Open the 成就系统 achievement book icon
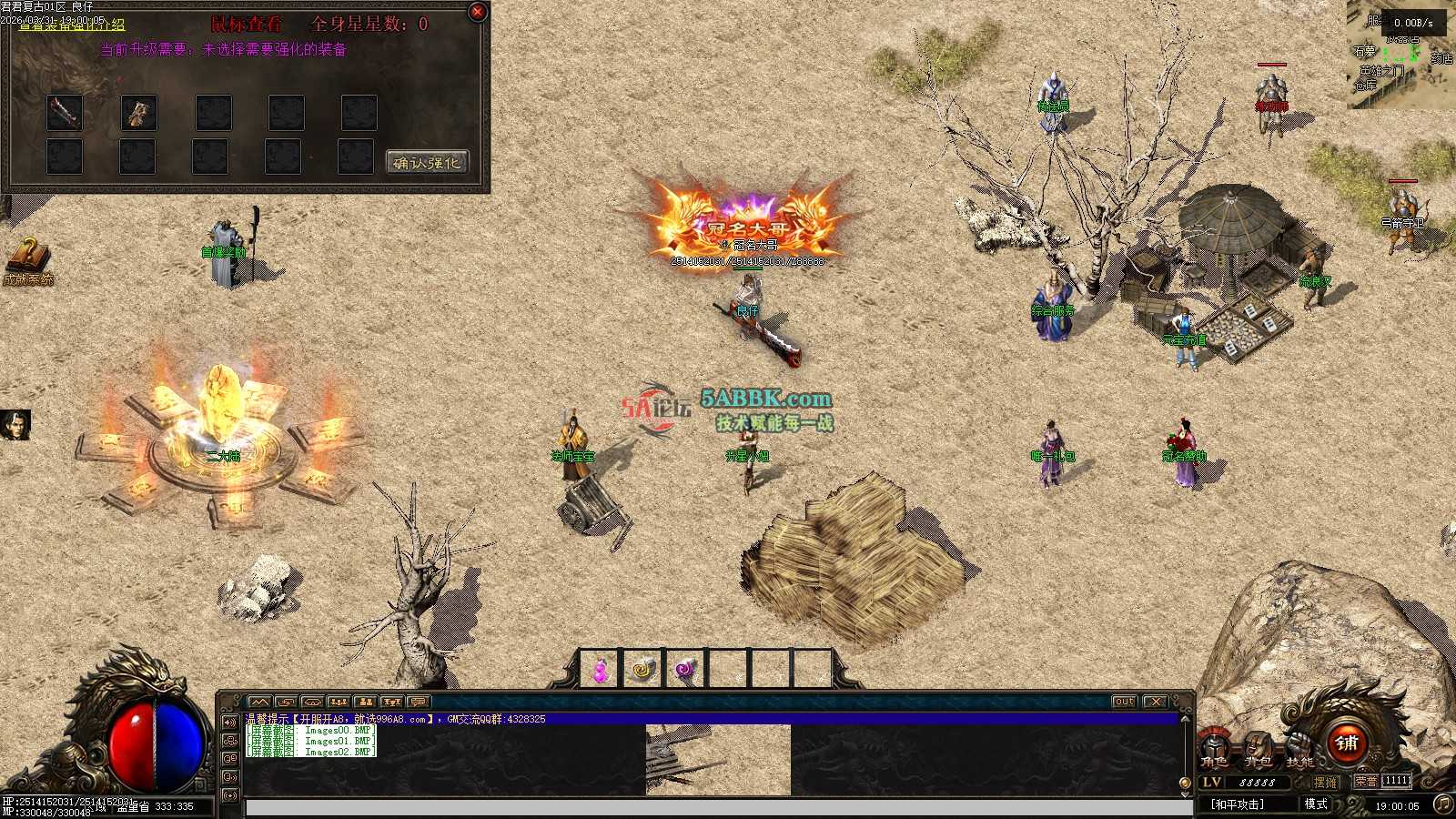Screen dimensions: 1456x819 coord(27,260)
